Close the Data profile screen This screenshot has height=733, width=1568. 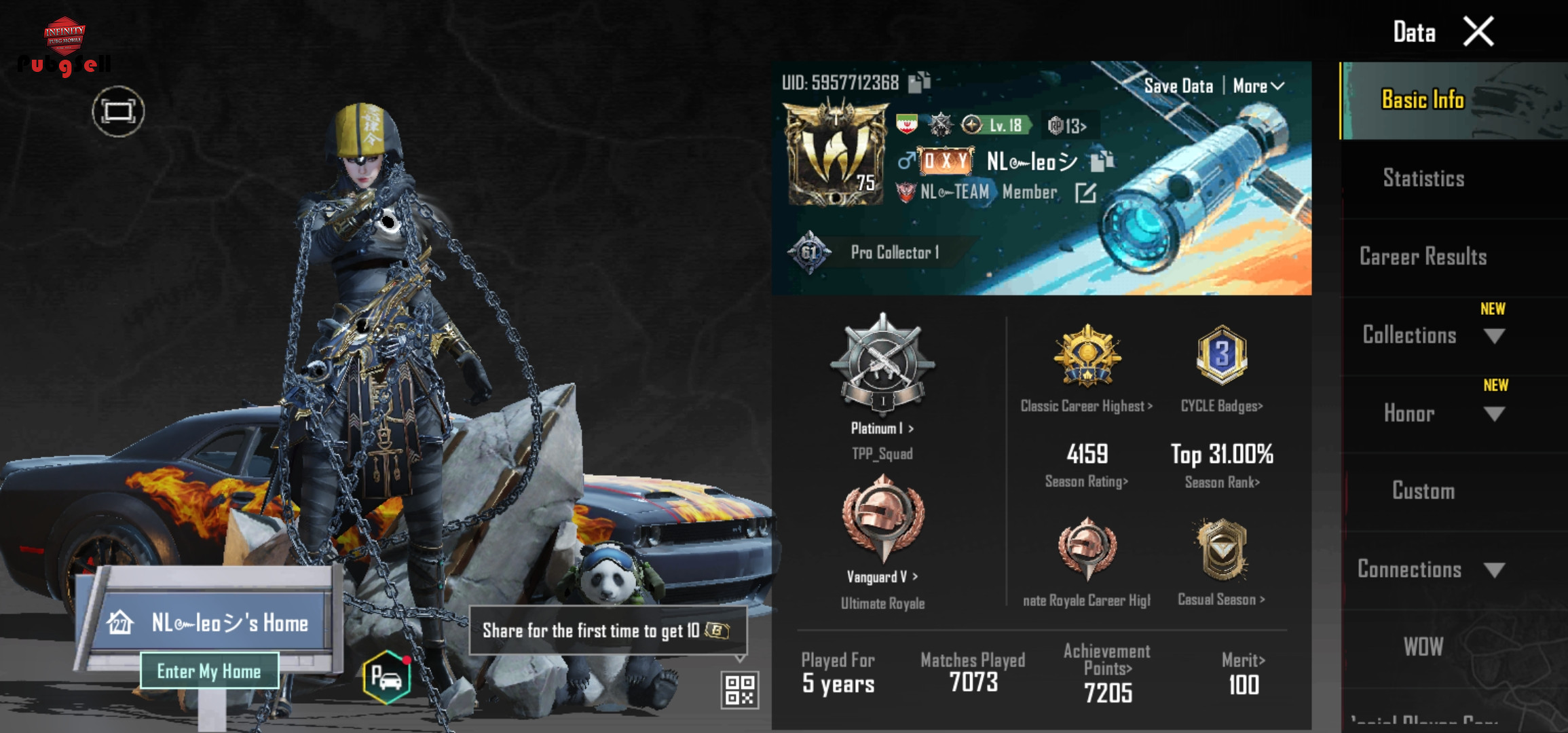point(1478,32)
